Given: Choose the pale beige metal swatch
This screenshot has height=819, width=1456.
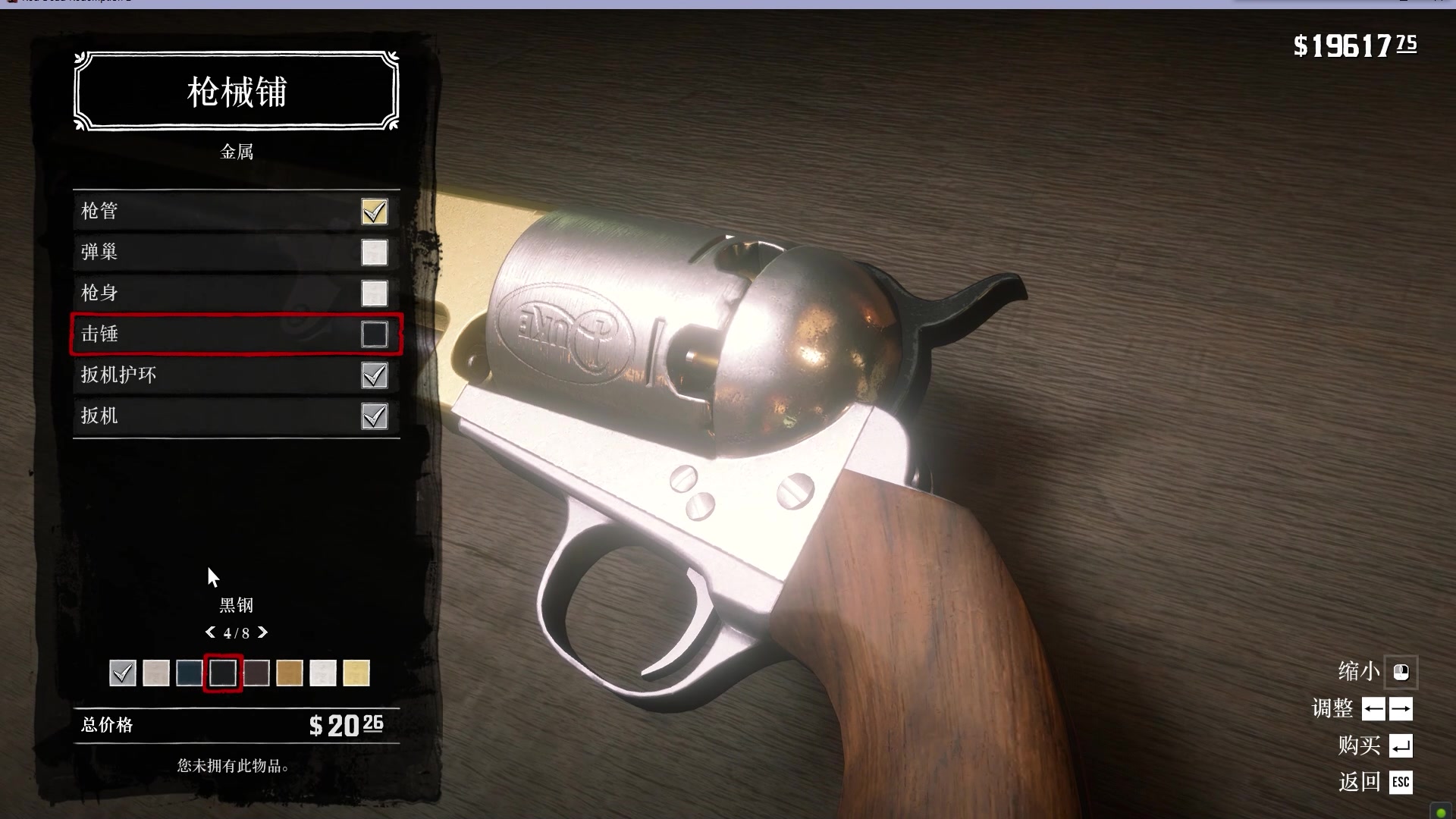Looking at the screenshot, I should pos(156,673).
